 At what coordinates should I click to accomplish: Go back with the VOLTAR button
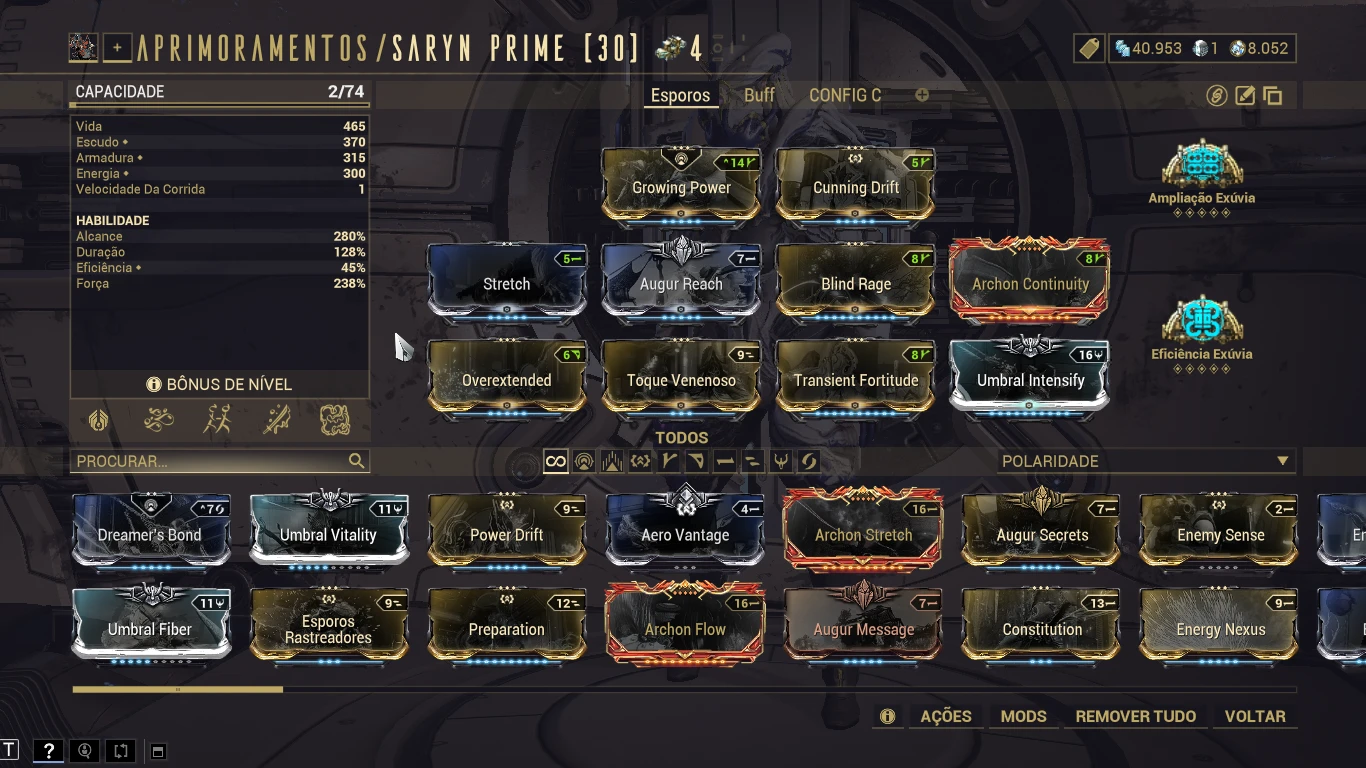coord(1255,716)
